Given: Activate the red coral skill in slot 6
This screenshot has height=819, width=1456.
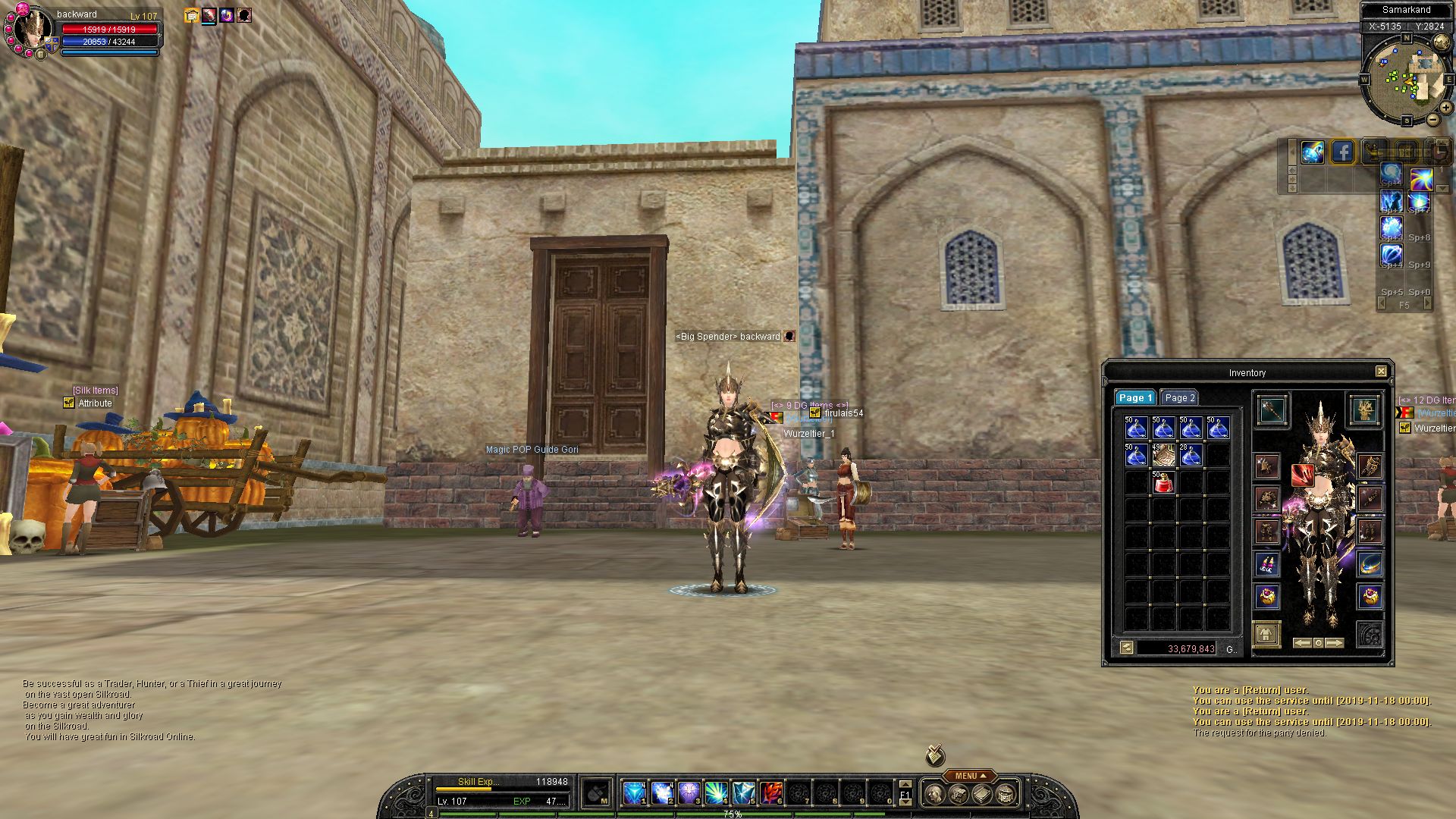Looking at the screenshot, I should click(770, 793).
